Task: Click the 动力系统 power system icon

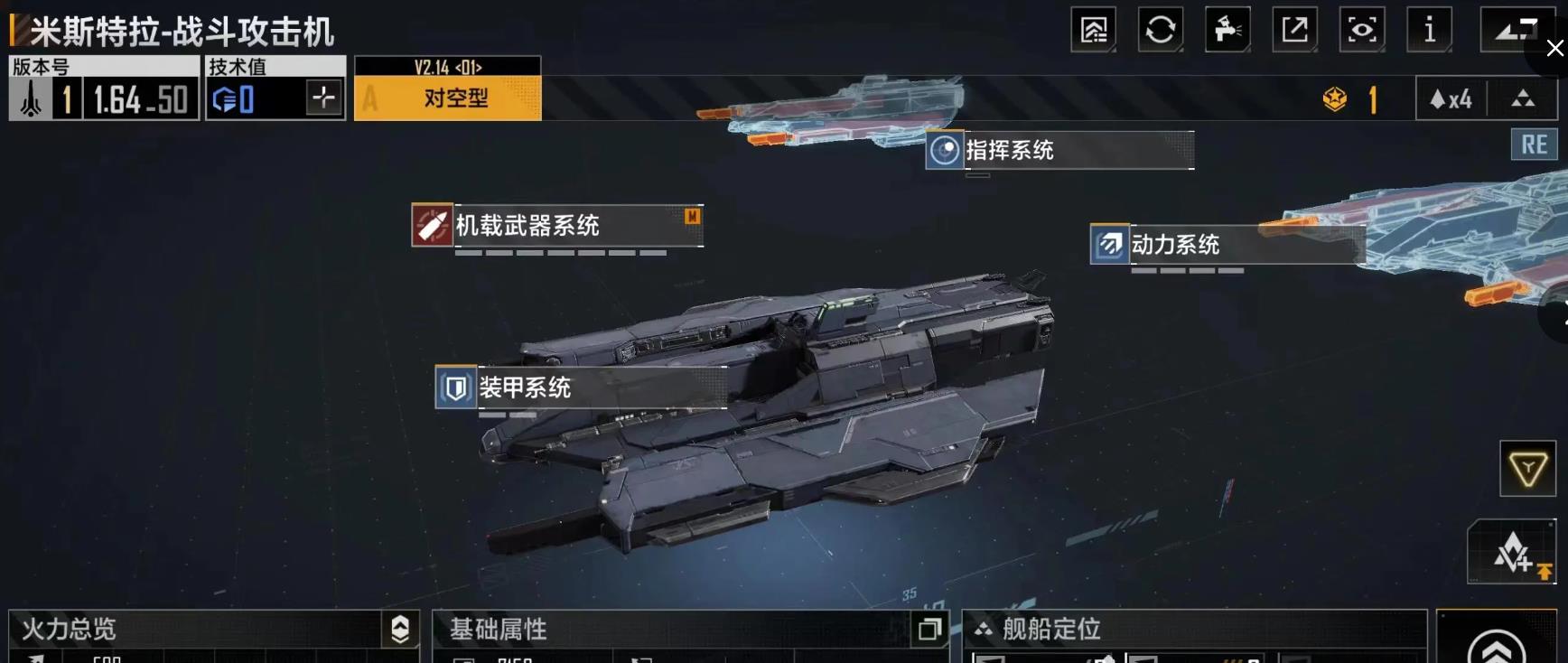Action: pyautogui.click(x=1108, y=245)
